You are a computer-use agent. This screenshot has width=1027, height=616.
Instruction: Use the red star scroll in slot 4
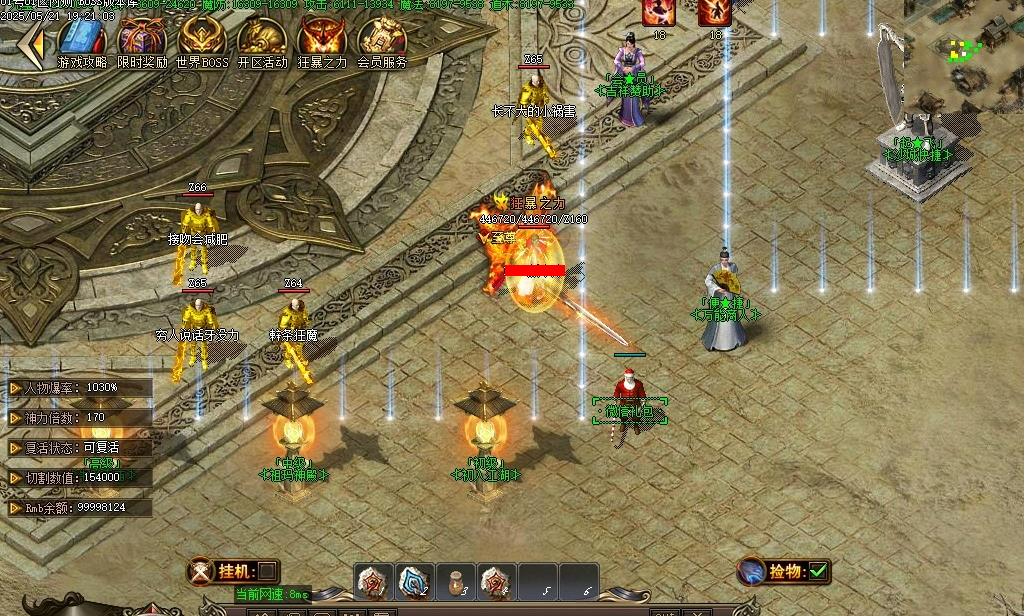[497, 581]
